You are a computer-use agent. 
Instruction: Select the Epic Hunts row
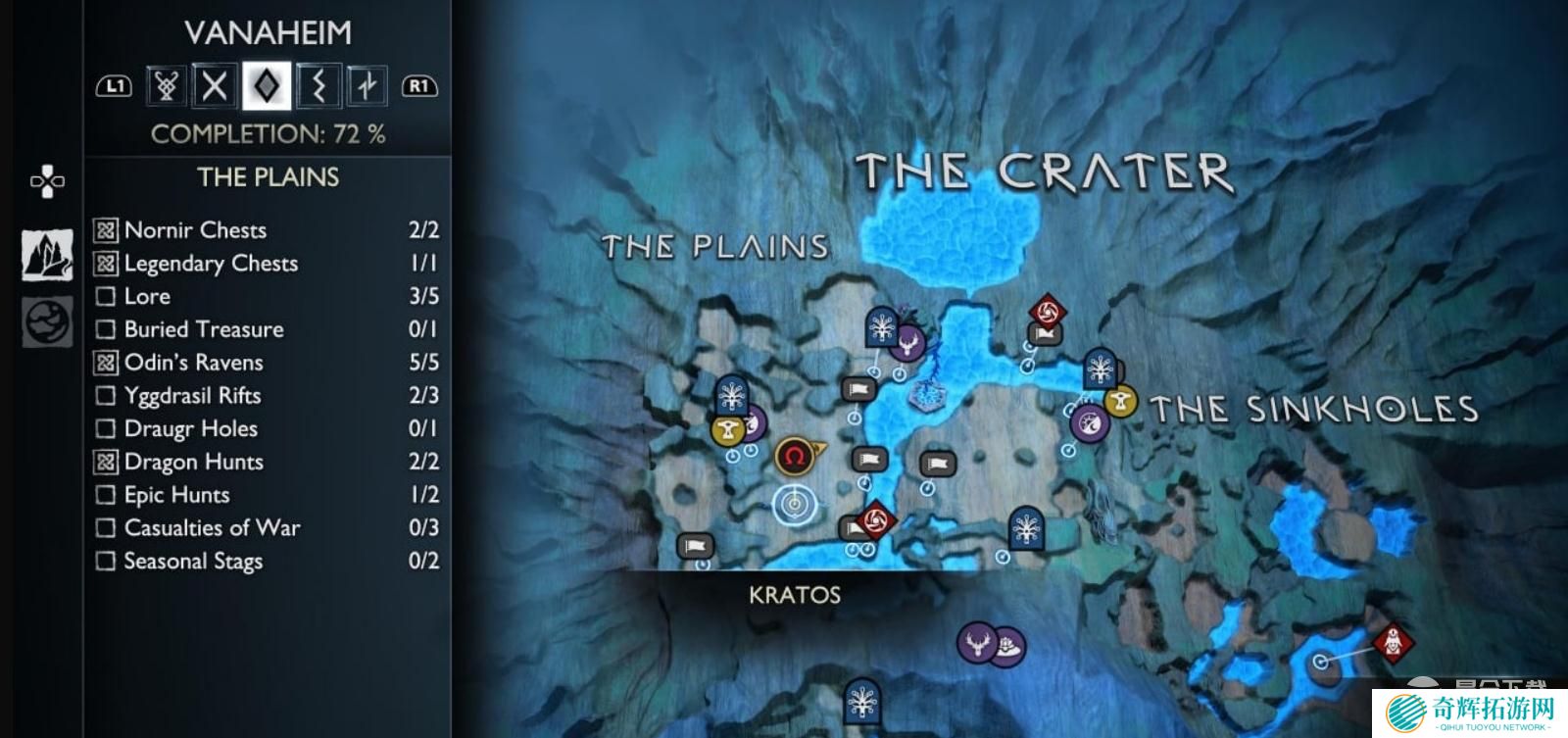point(265,495)
